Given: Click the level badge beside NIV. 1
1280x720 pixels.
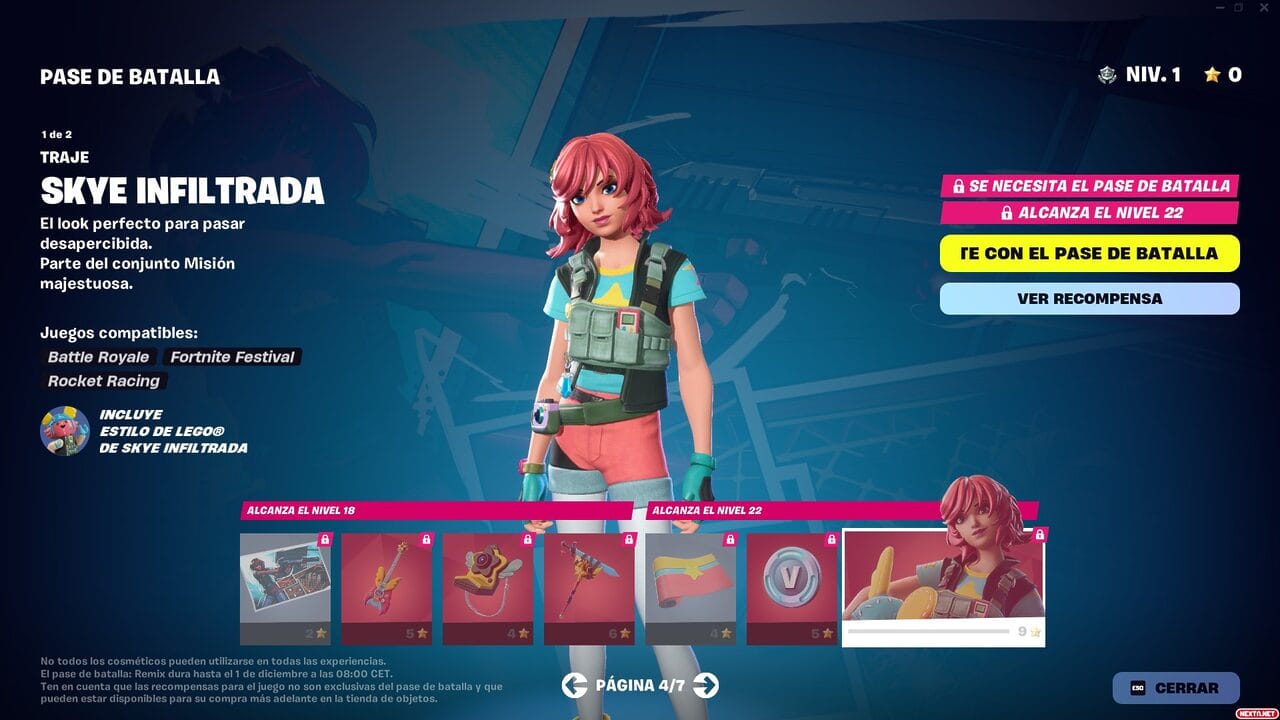Looking at the screenshot, I should pyautogui.click(x=1107, y=74).
